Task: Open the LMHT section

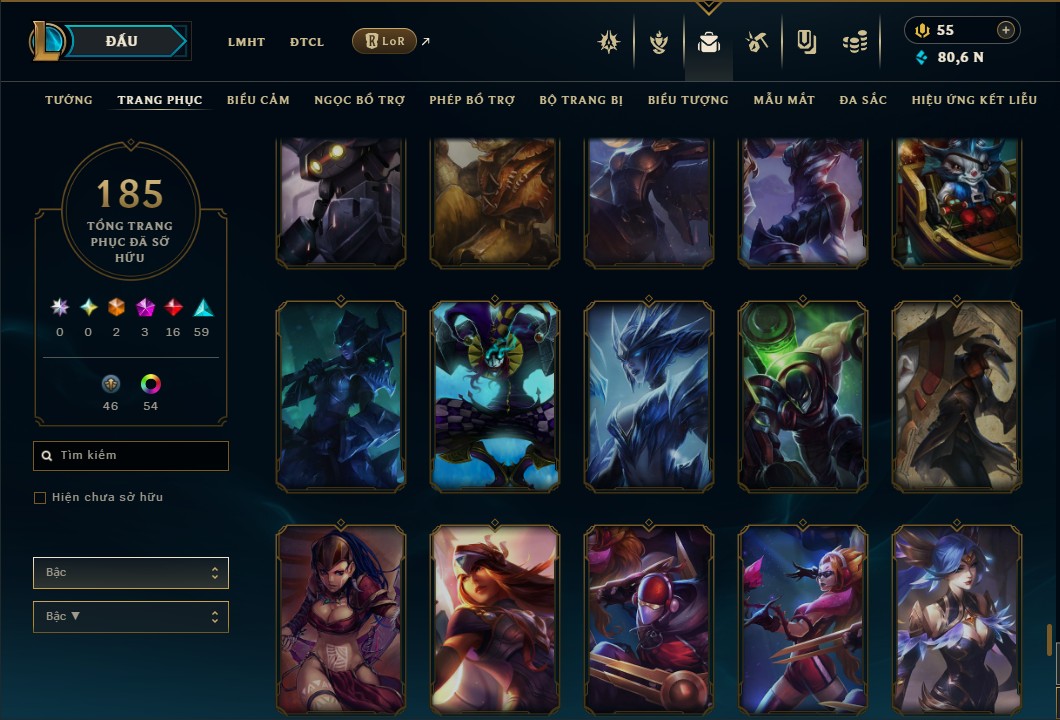Action: click(246, 42)
